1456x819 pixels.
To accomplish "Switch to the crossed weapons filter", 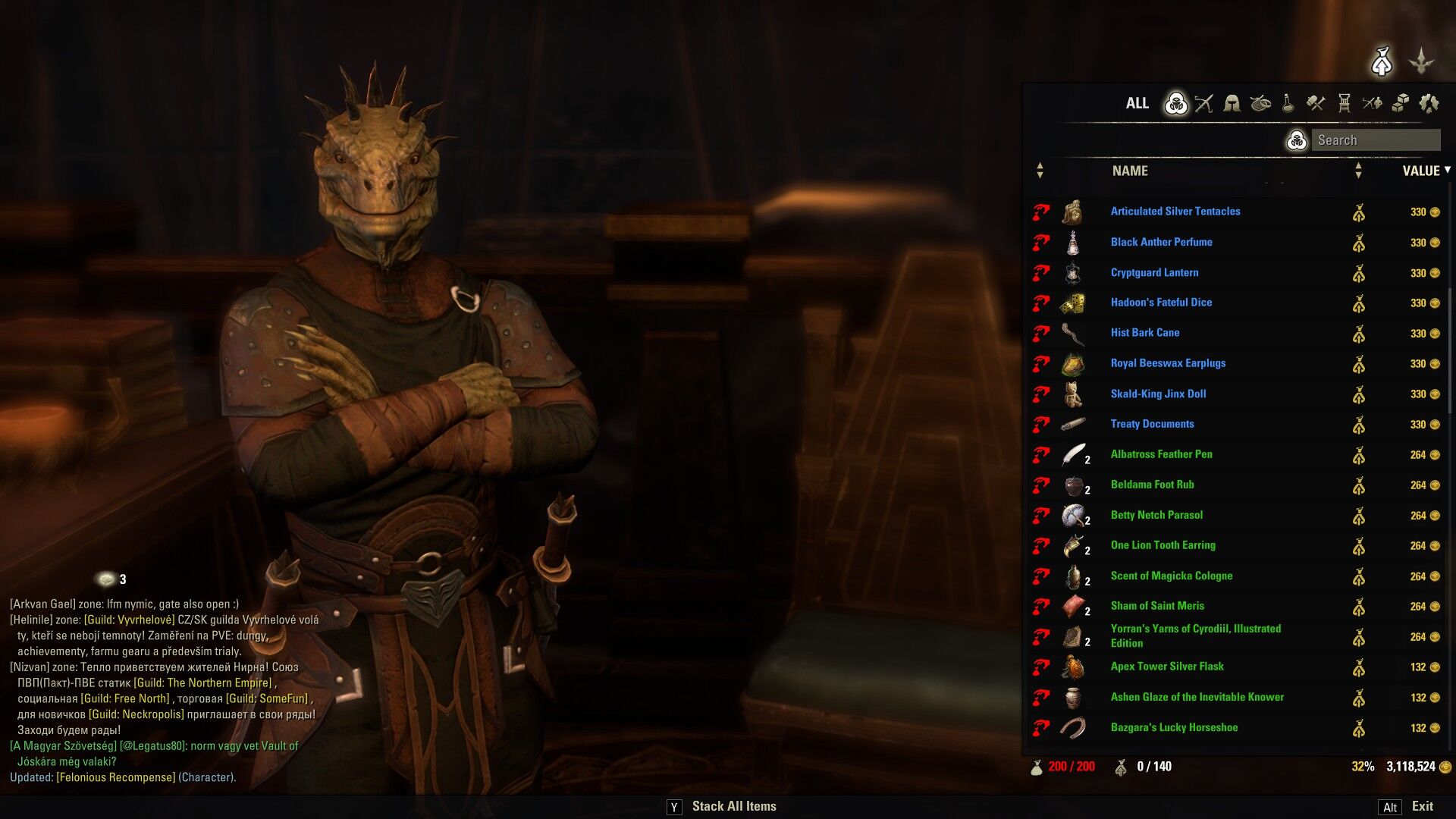I will 1203,103.
